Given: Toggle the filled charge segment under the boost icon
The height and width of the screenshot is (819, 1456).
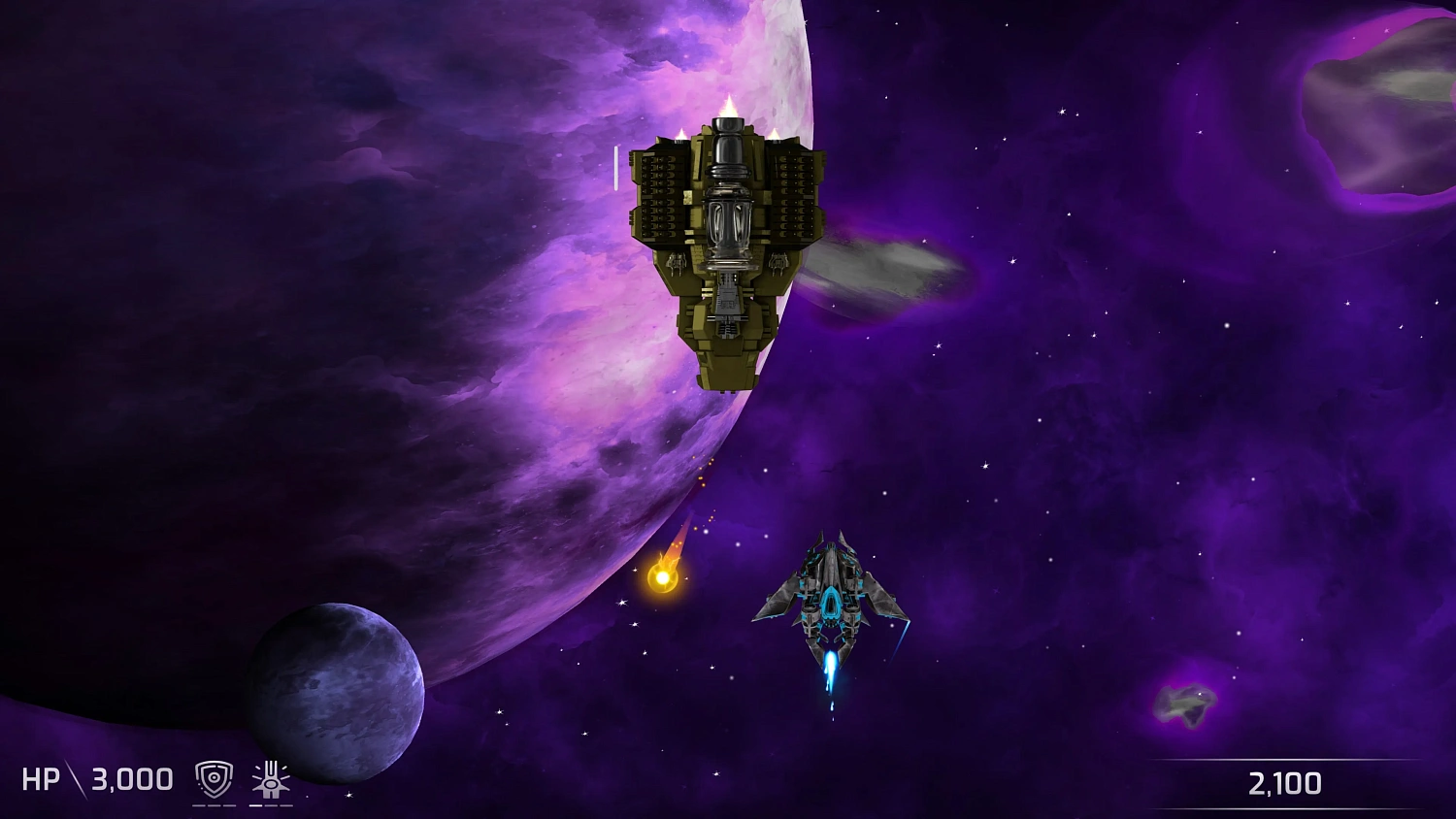Looking at the screenshot, I should (x=255, y=805).
